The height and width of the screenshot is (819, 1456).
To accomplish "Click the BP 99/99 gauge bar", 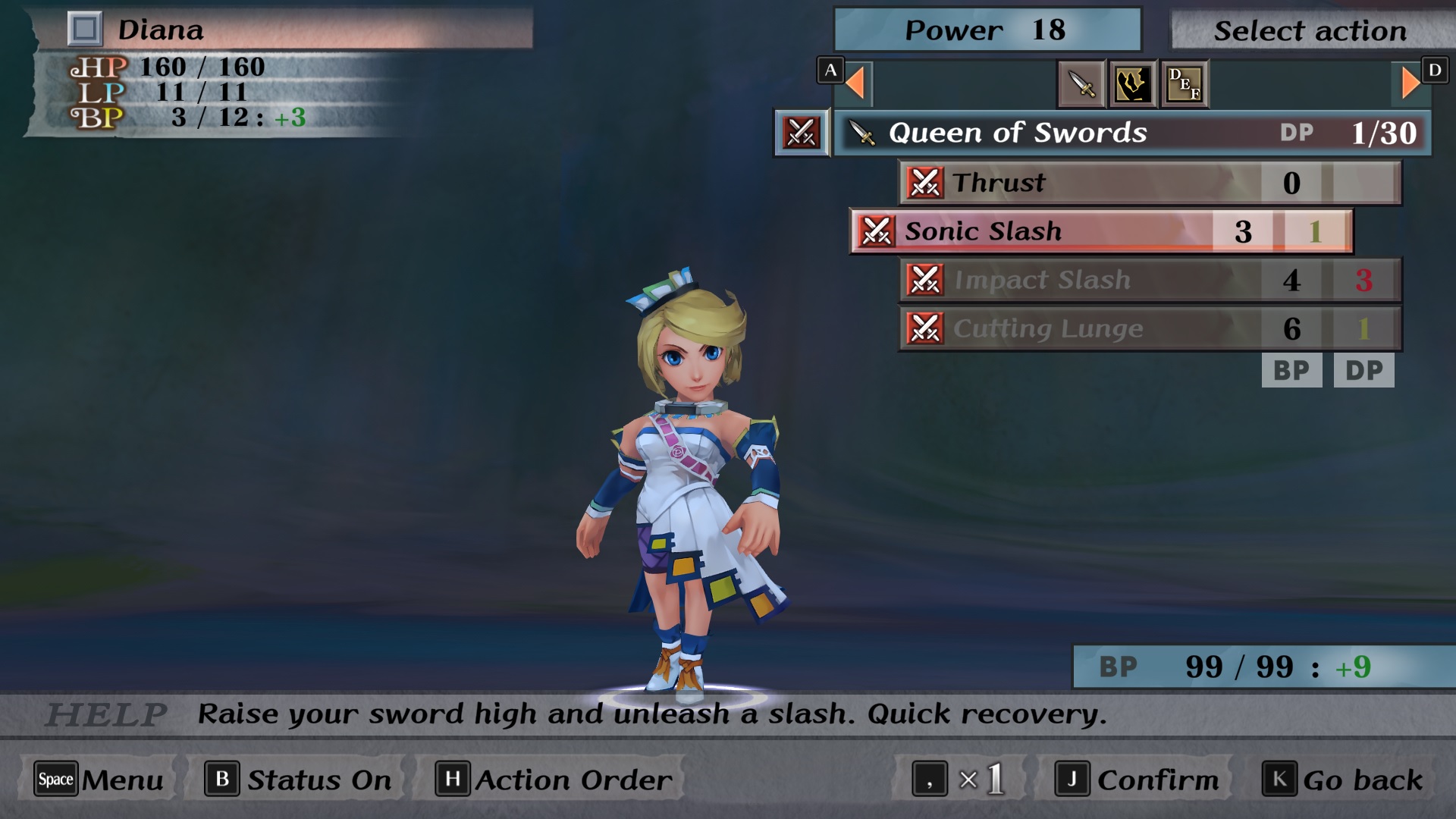I will (1259, 667).
